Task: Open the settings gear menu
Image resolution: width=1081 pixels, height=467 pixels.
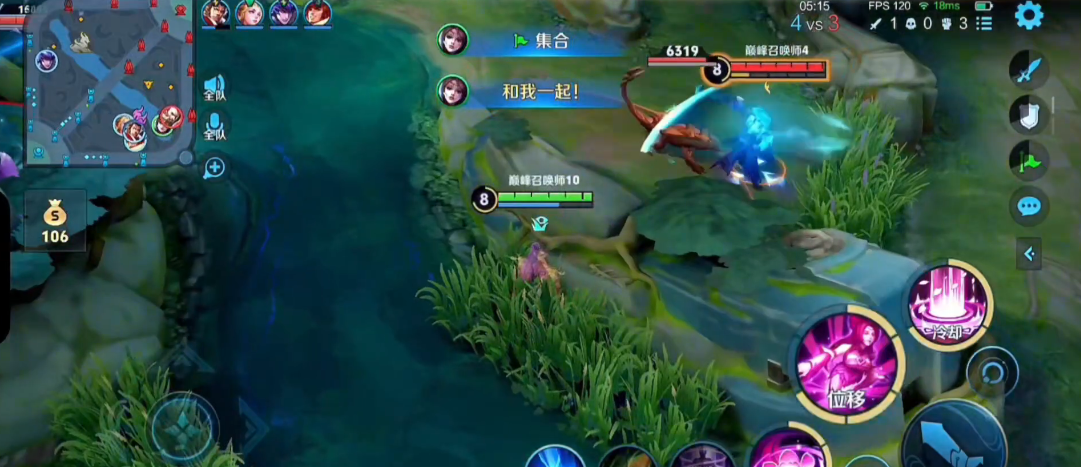Action: pyautogui.click(x=1029, y=15)
